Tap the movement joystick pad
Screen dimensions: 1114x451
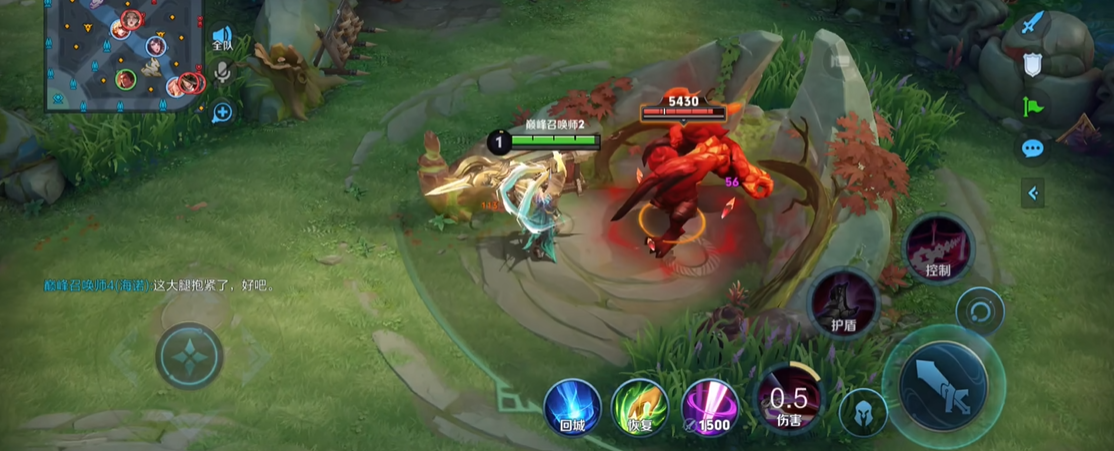tap(189, 356)
